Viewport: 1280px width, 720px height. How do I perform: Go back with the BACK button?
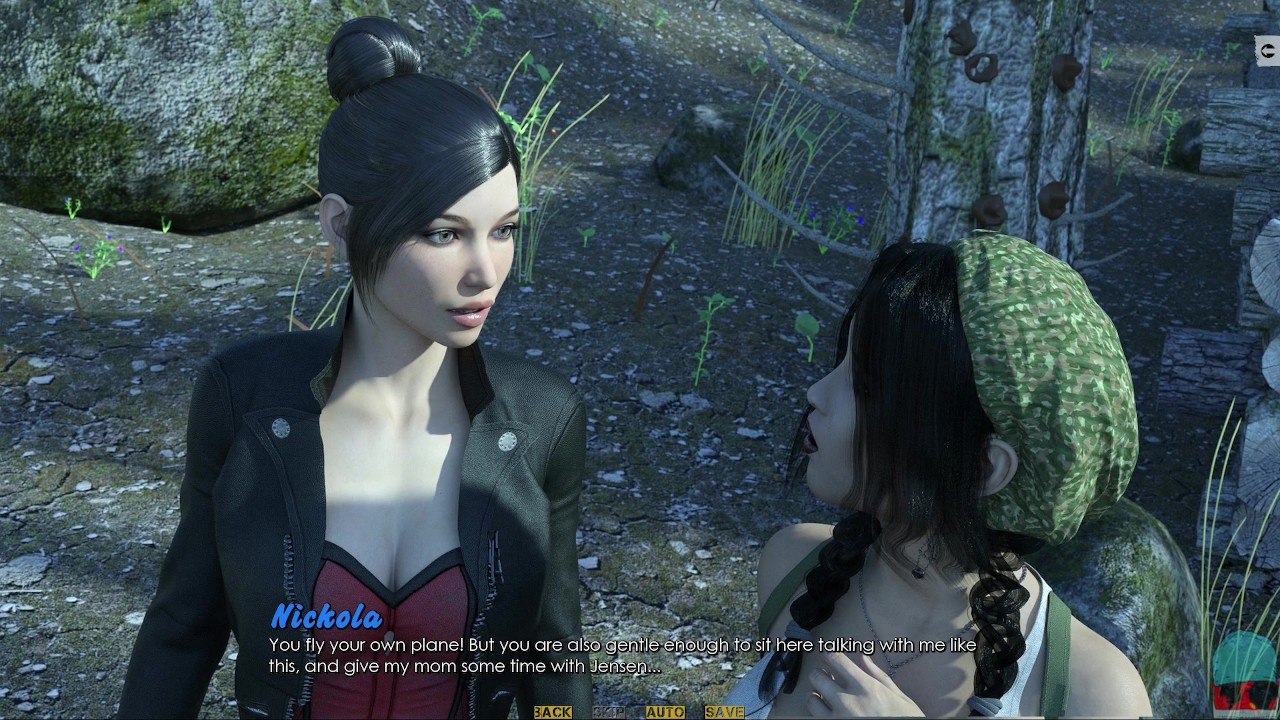click(x=552, y=712)
